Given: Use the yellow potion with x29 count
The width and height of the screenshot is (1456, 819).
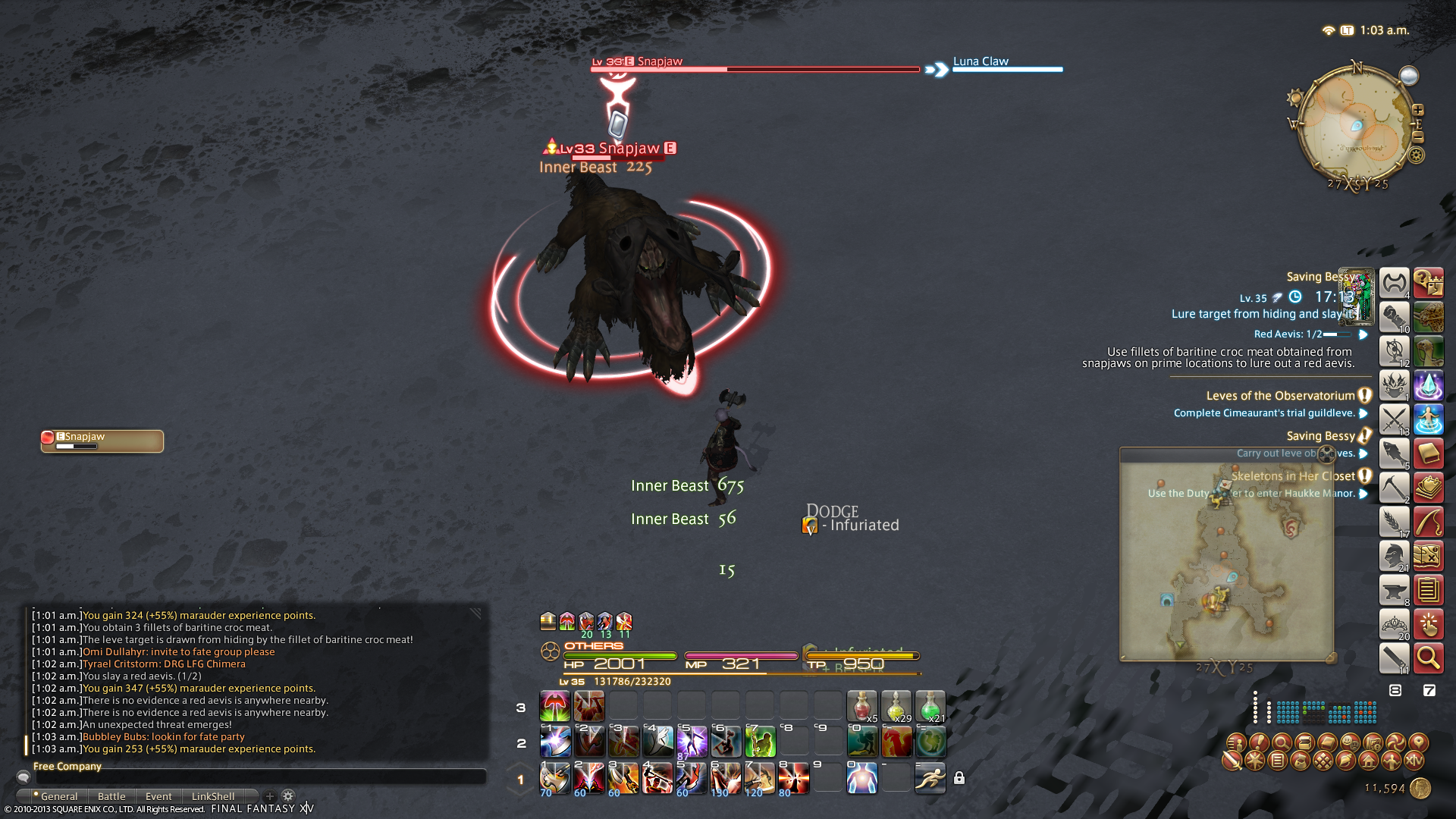Looking at the screenshot, I should [896, 706].
